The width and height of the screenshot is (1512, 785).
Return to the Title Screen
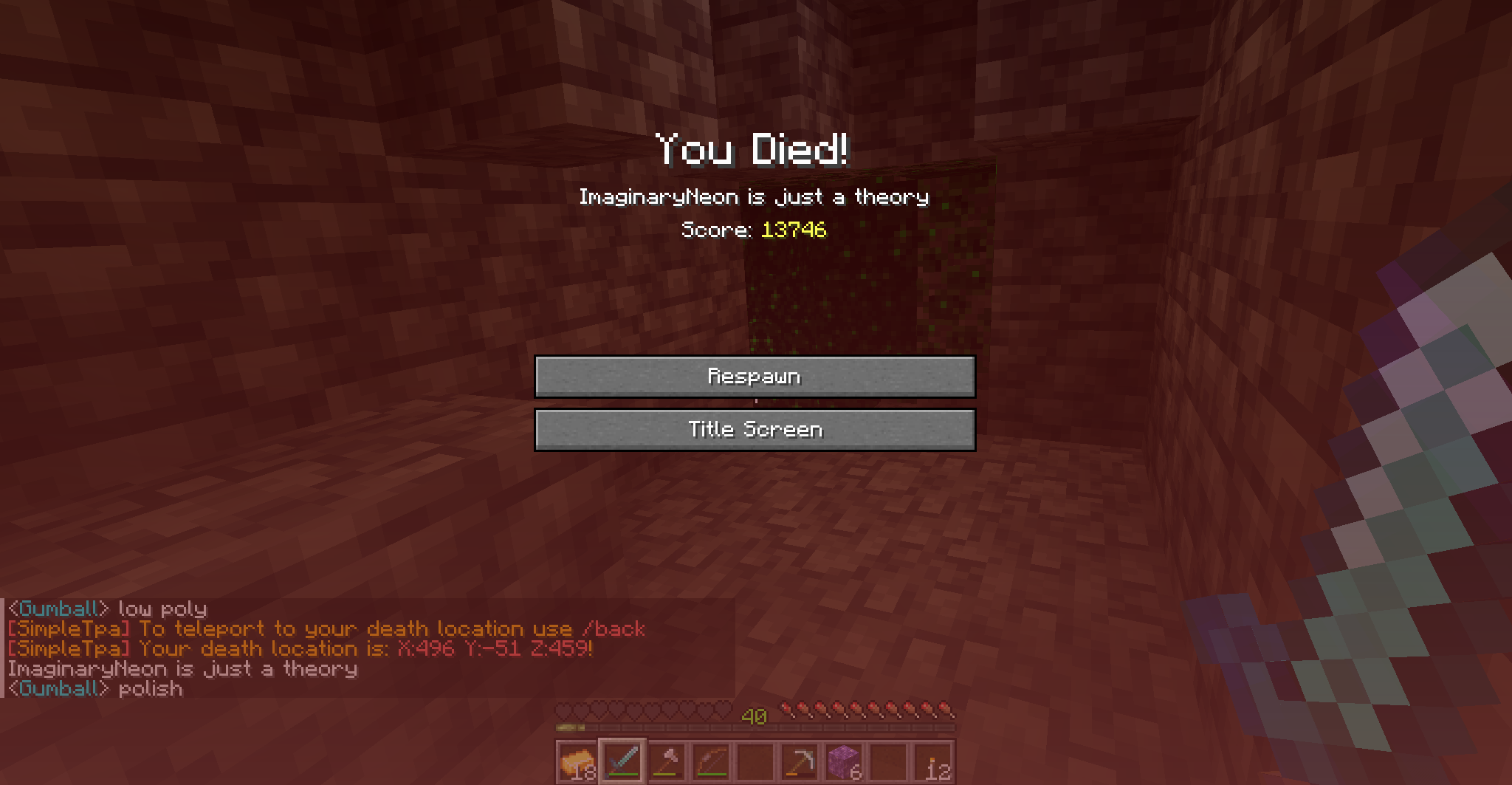pyautogui.click(x=755, y=430)
